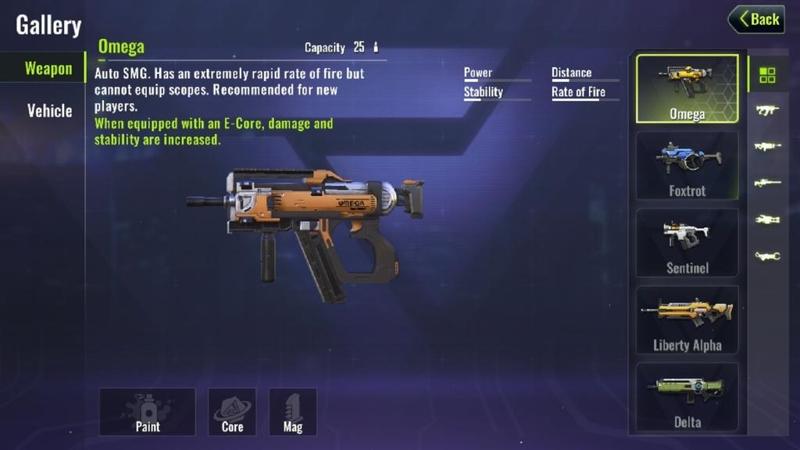Pick the Sentinel weapon tile

point(687,242)
